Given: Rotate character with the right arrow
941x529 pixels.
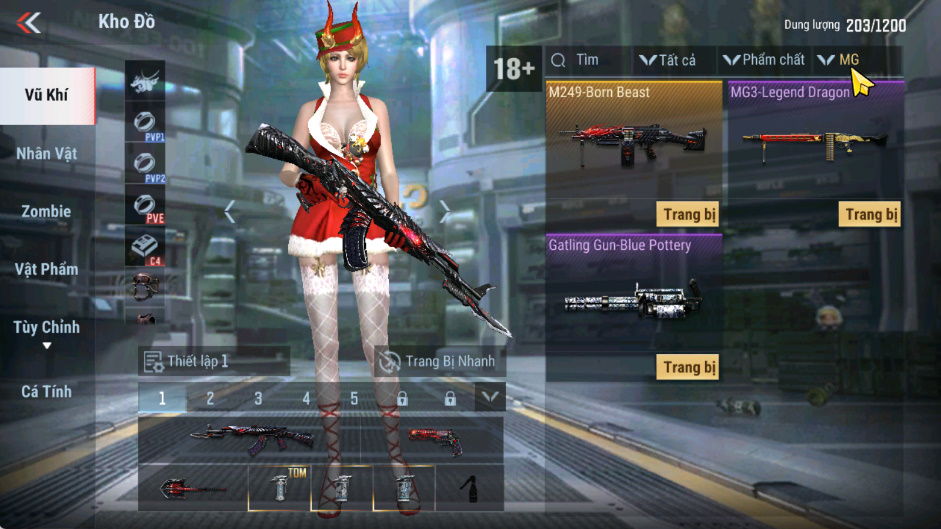Looking at the screenshot, I should (x=445, y=212).
